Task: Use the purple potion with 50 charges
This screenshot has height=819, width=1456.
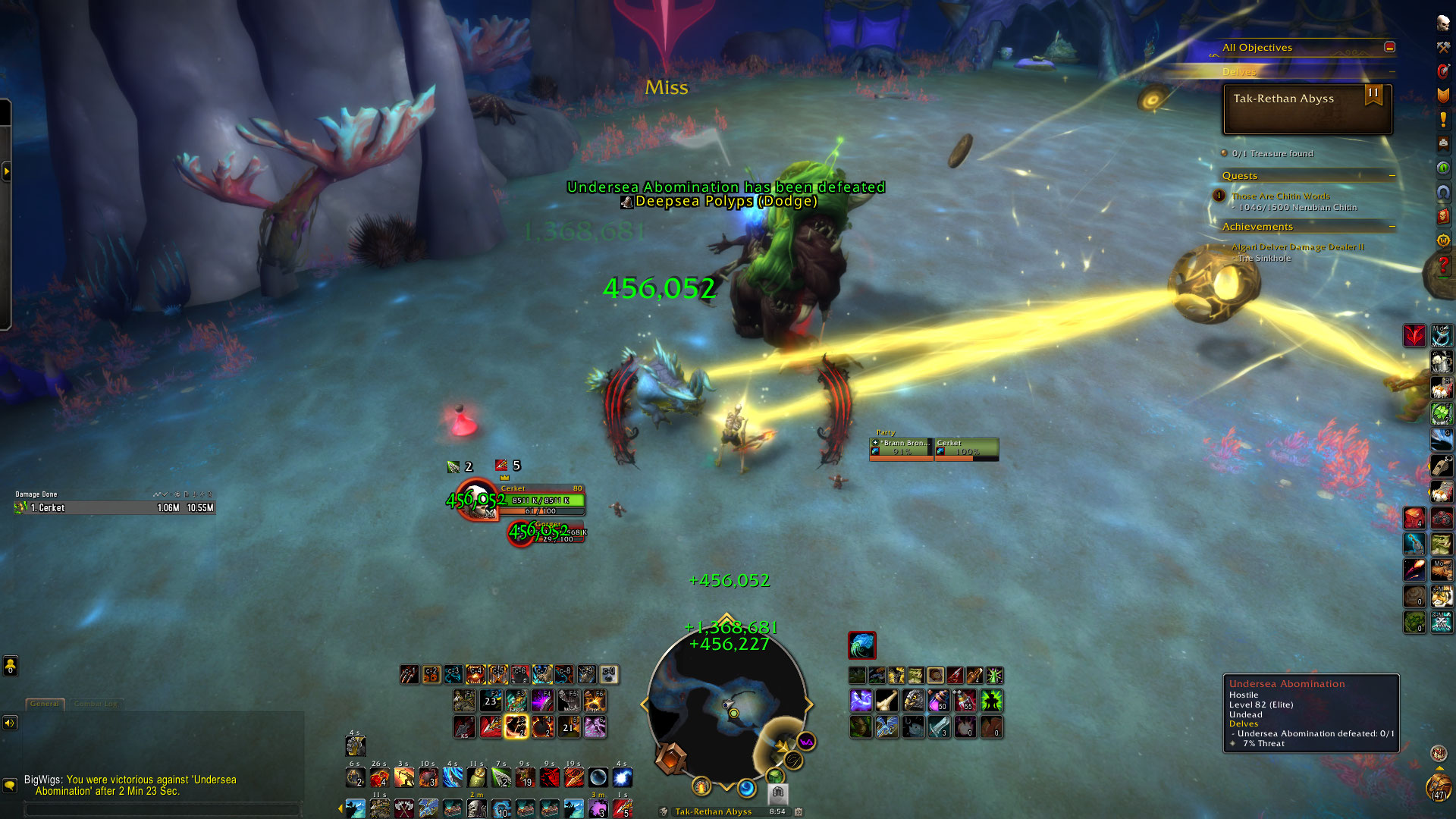Action: click(x=940, y=700)
